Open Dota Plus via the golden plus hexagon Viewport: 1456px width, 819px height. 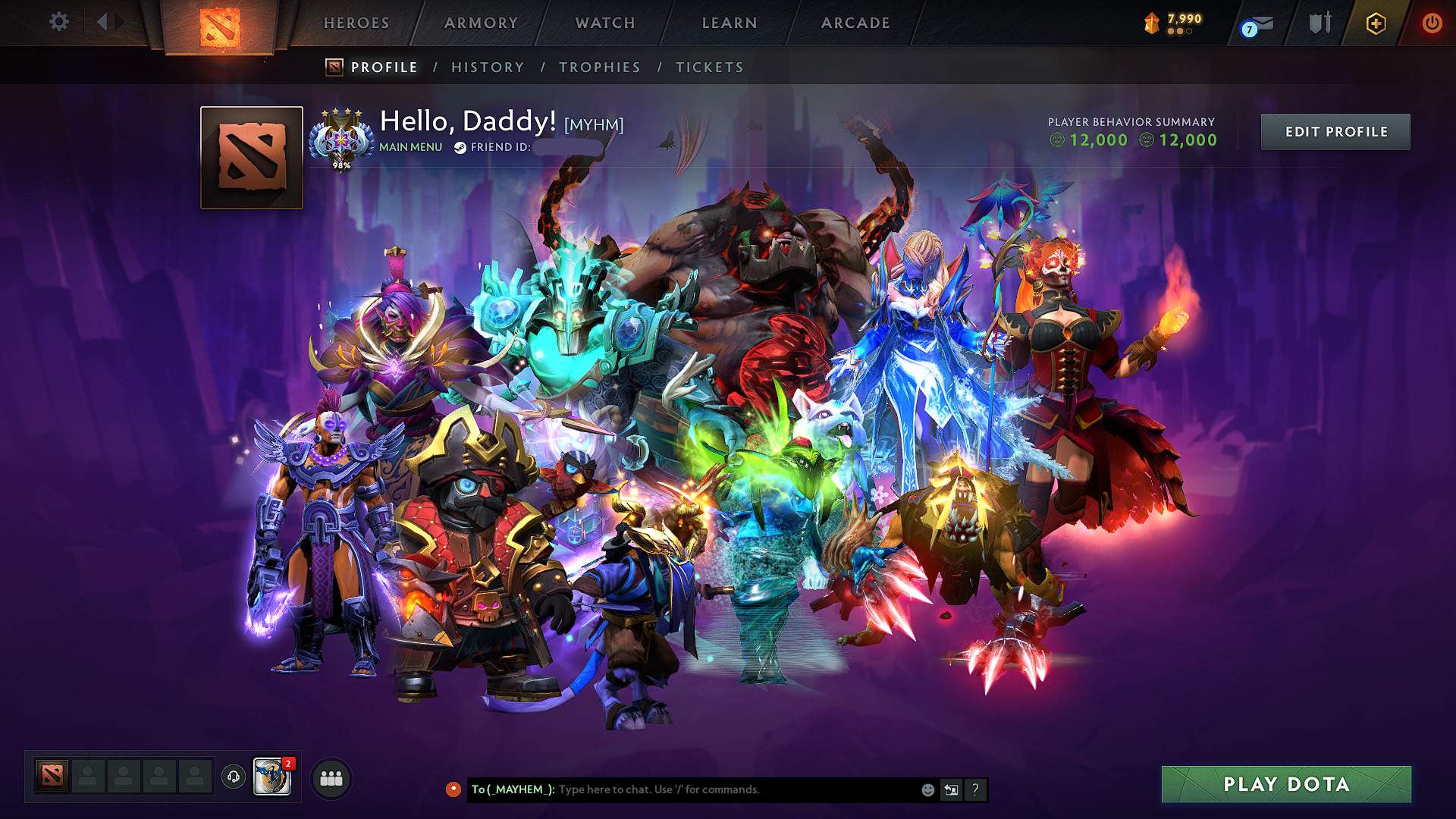(x=1375, y=24)
